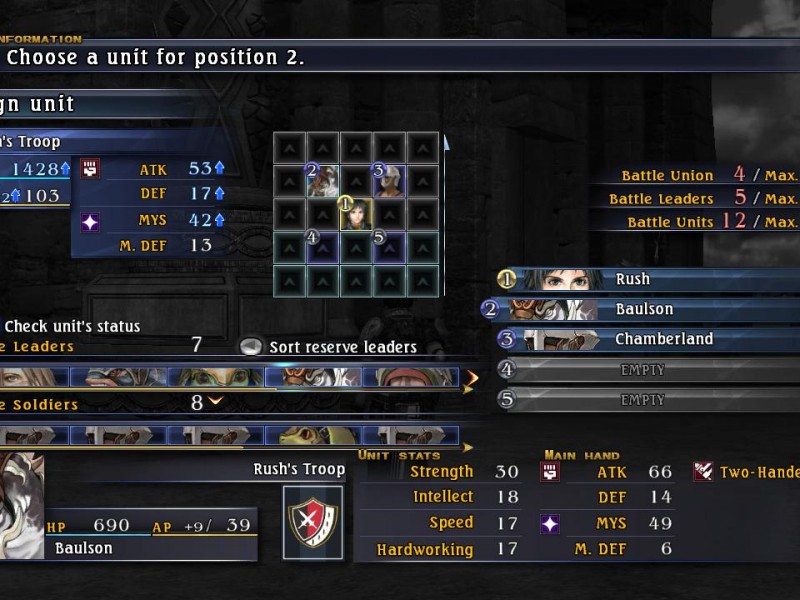Select the red-capped leader portrait
800x600 pixels.
pos(408,377)
